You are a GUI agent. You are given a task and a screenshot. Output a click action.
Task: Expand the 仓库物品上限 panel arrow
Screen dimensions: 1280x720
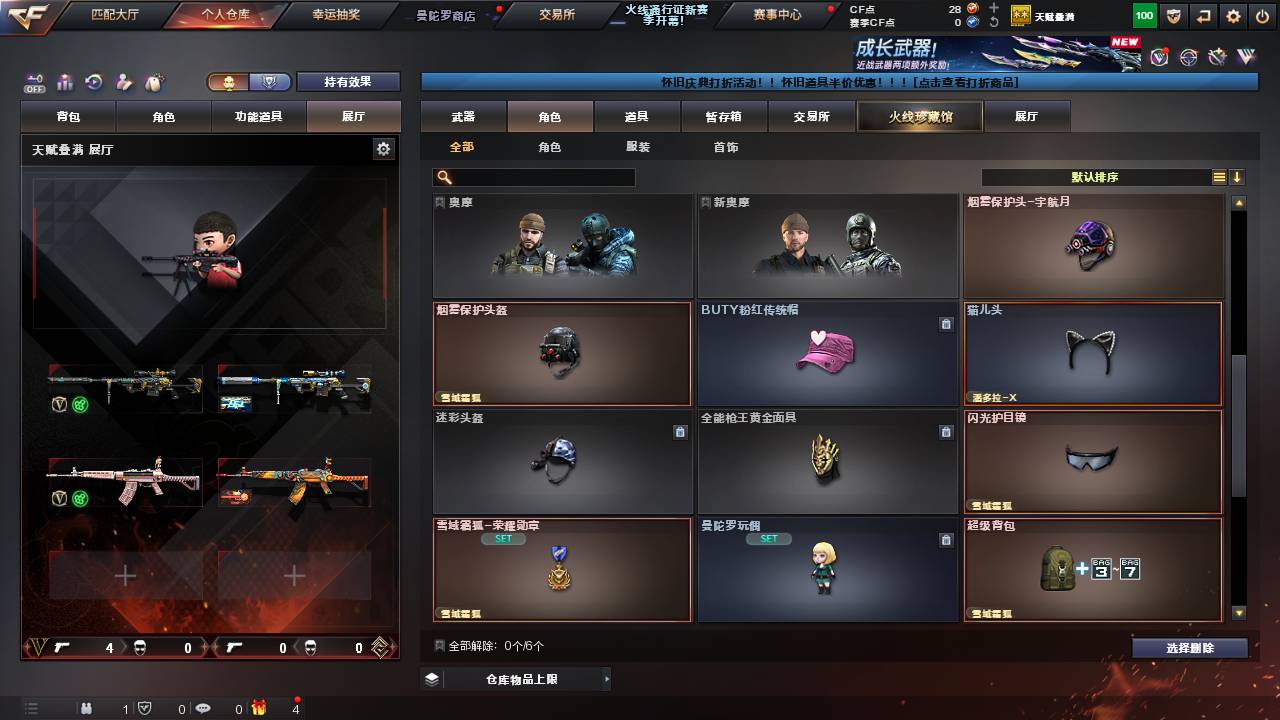click(x=607, y=678)
